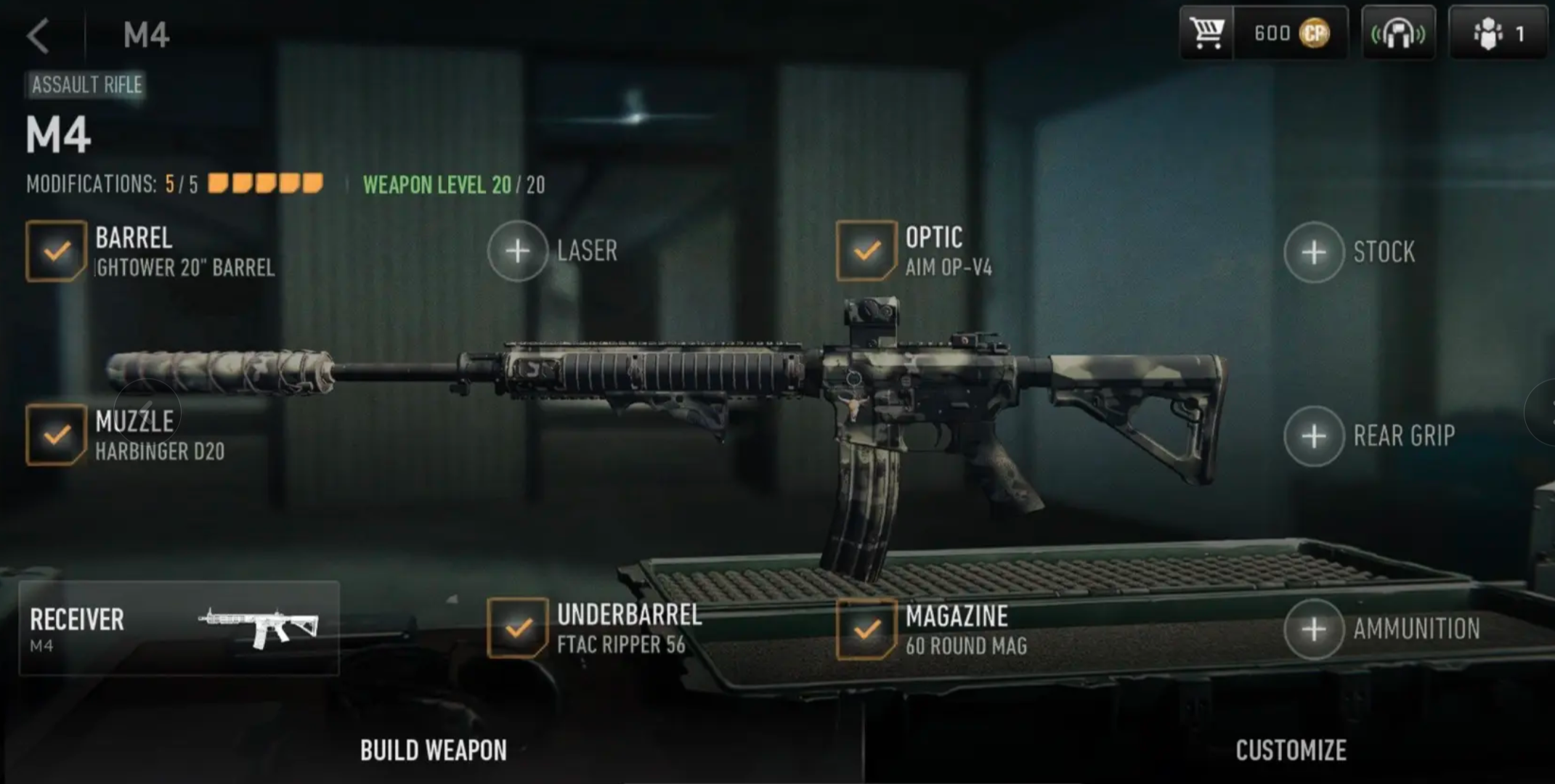1555x784 pixels.
Task: Tap the 600 CP currency balance
Action: point(1291,33)
